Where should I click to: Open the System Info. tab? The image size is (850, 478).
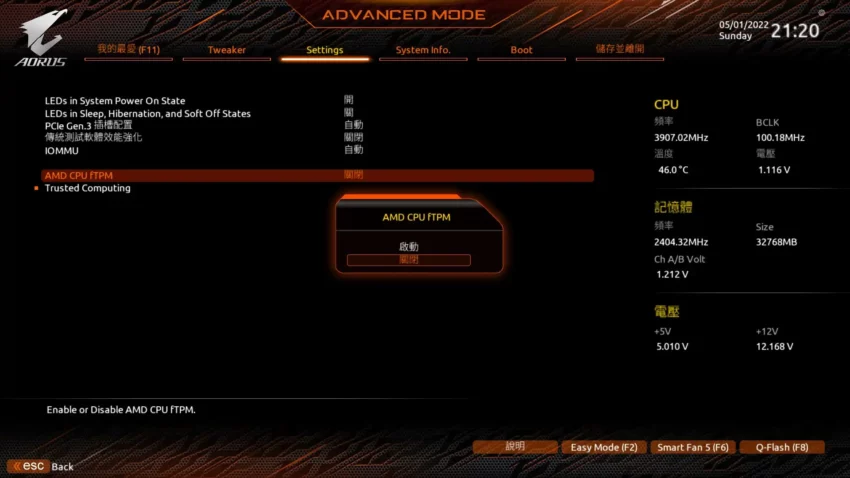[x=423, y=50]
